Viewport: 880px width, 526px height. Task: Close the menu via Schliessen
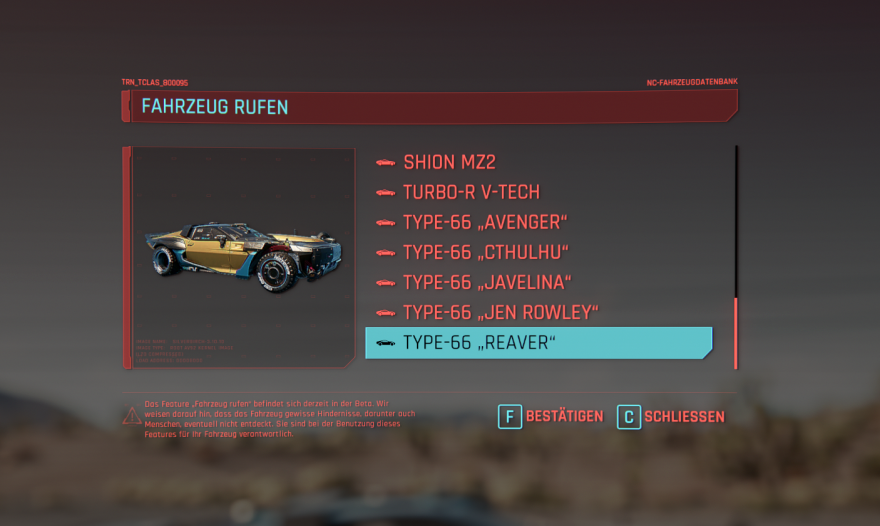coord(671,416)
